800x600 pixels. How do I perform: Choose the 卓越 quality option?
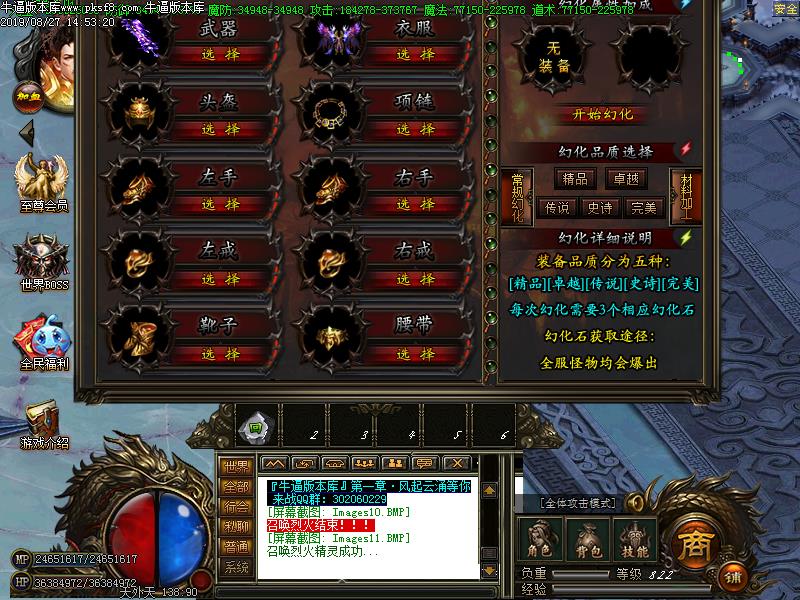tap(627, 179)
